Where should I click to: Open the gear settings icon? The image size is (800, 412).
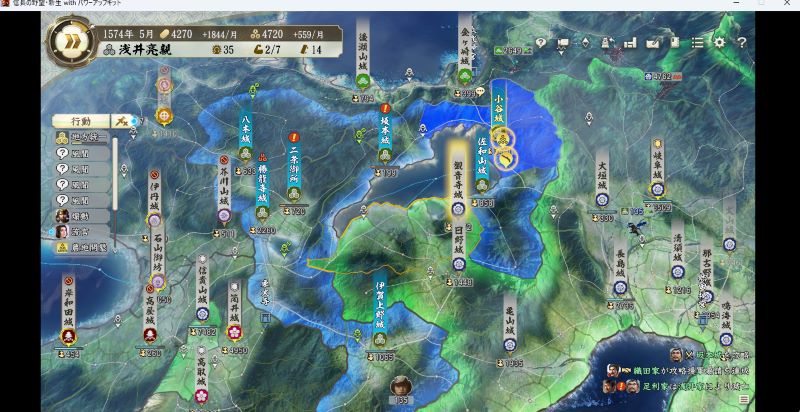click(x=719, y=43)
